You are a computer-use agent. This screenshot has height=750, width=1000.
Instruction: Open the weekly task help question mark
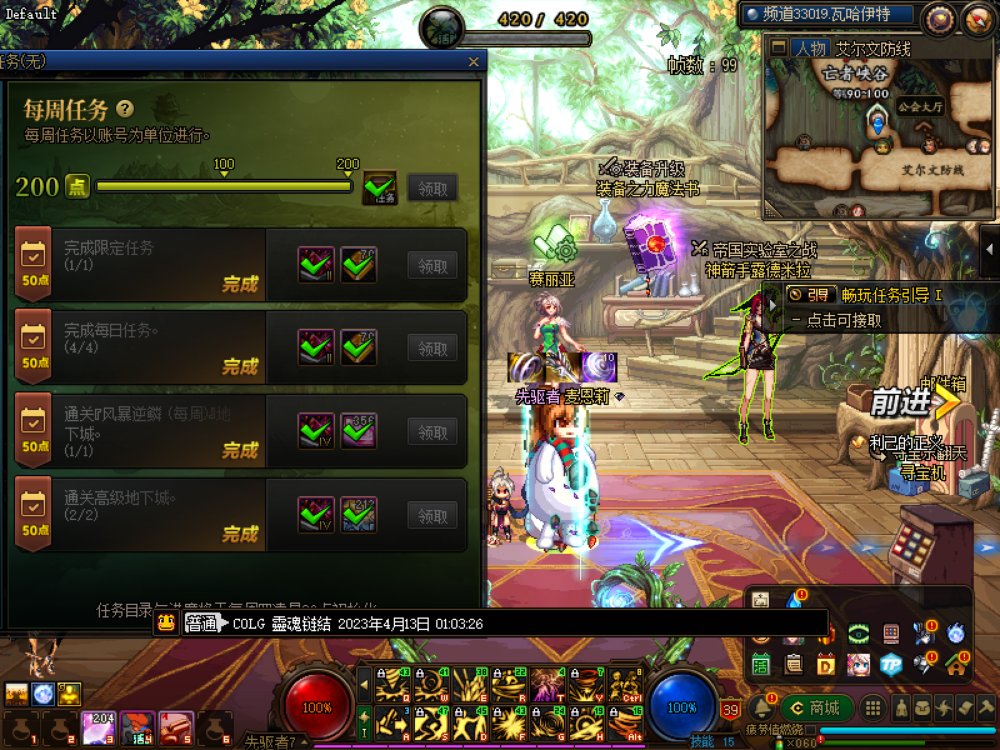click(125, 109)
